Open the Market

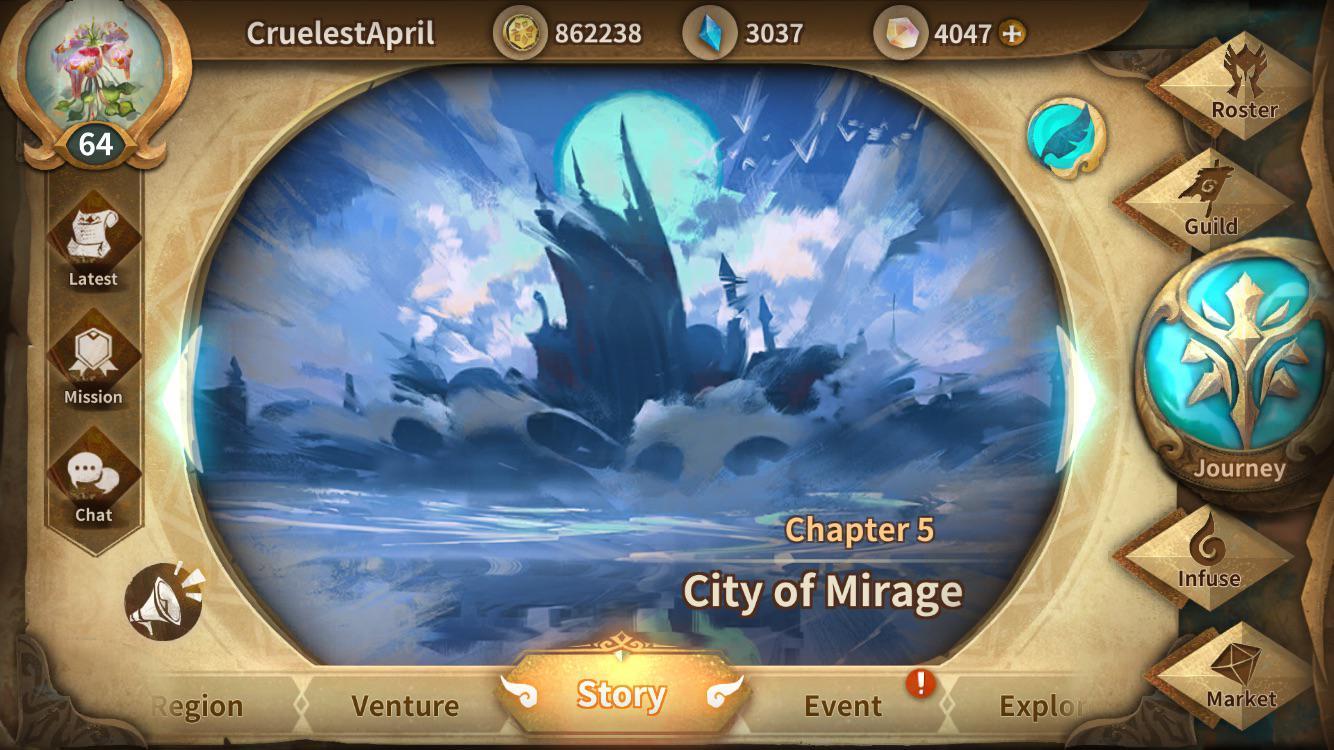pyautogui.click(x=1243, y=673)
